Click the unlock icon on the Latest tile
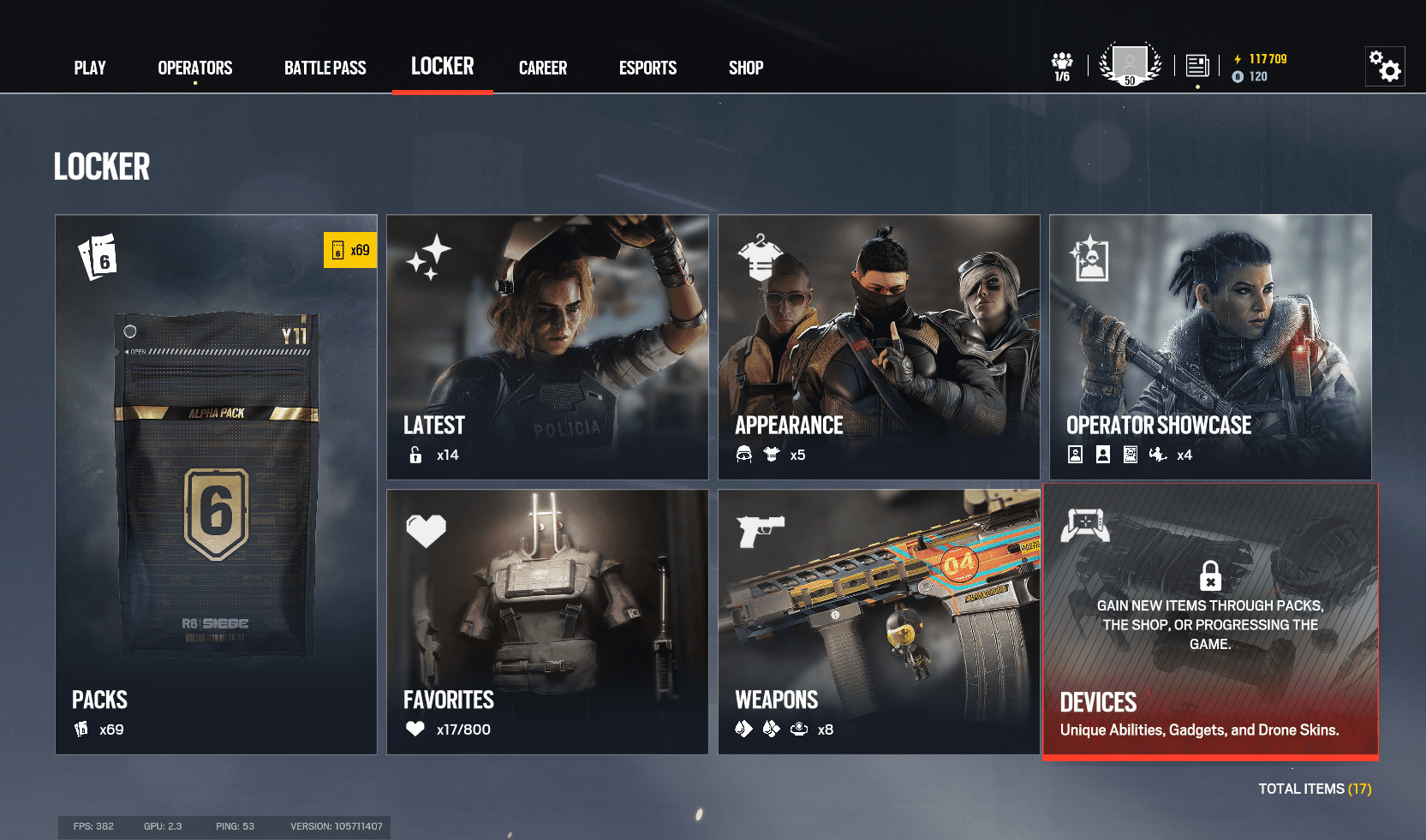Viewport: 1426px width, 840px height. 415,455
